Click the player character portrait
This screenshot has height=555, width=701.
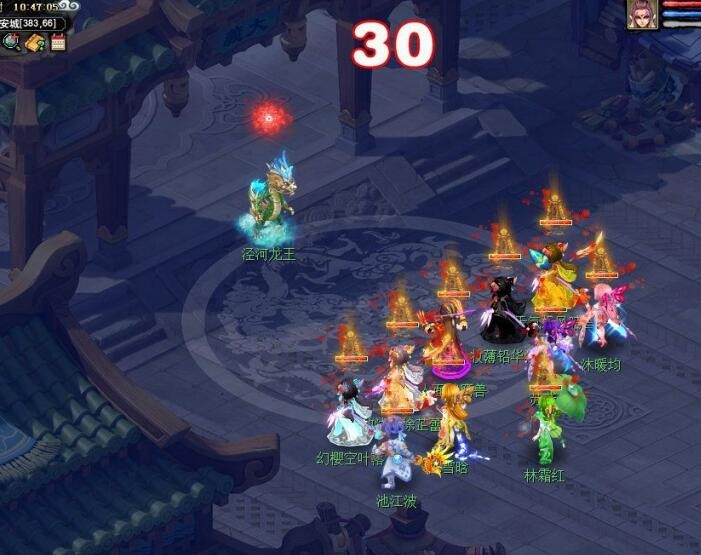(642, 14)
